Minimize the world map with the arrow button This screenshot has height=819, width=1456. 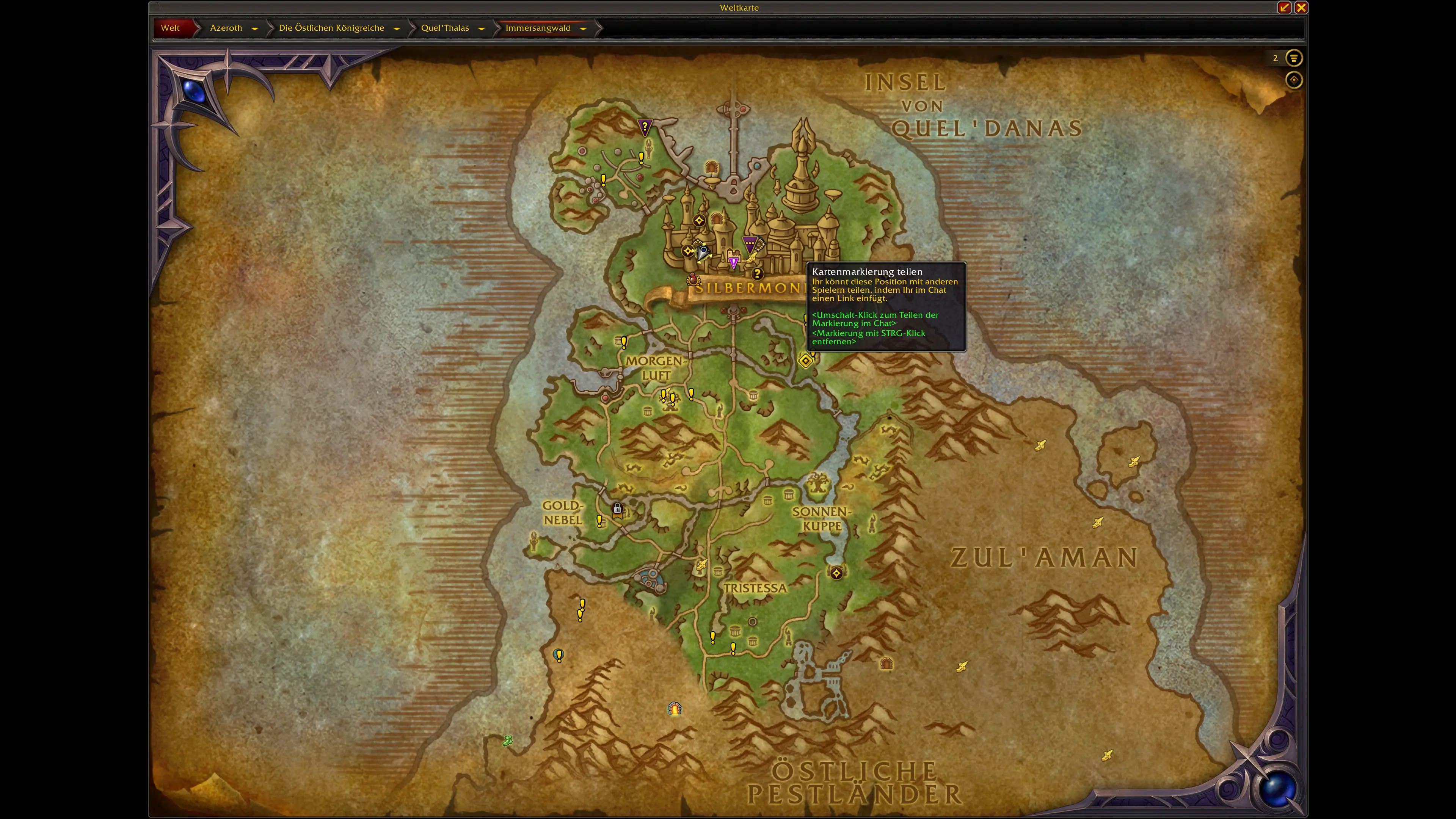(x=1284, y=7)
